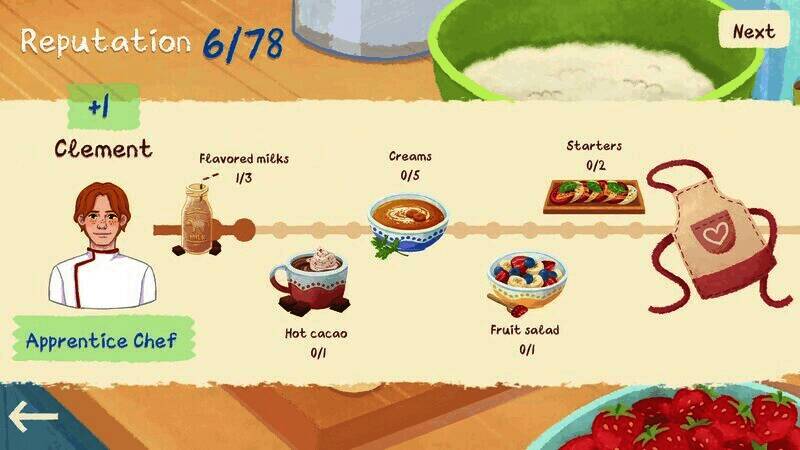
Task: Click the Next button
Action: 752,31
